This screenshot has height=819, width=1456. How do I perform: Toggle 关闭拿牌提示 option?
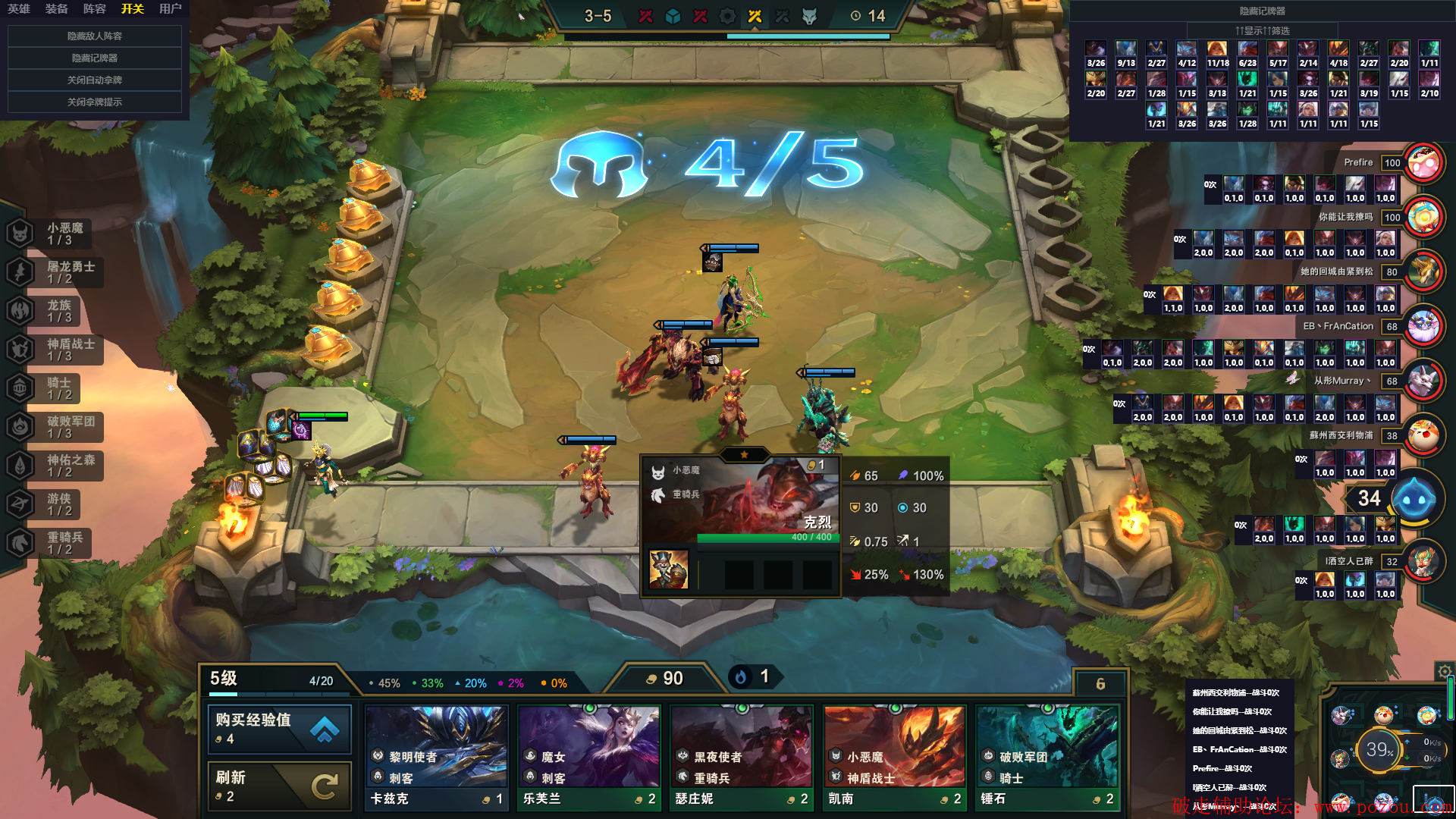pos(95,102)
